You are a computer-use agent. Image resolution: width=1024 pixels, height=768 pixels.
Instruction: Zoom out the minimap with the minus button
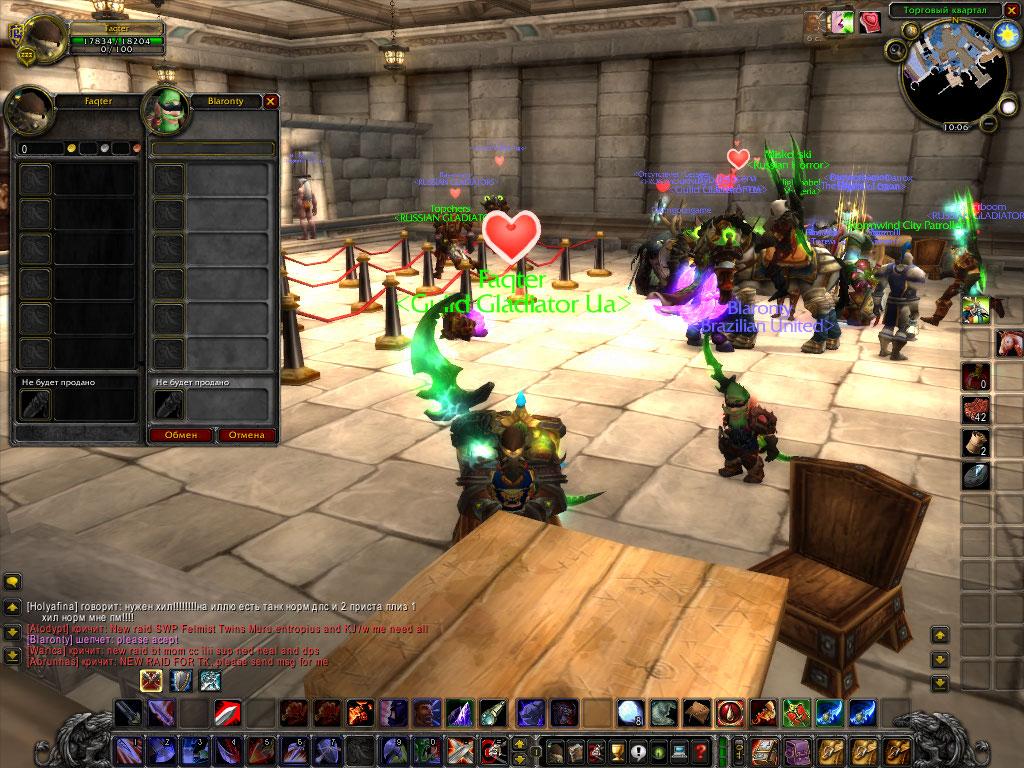[x=987, y=123]
